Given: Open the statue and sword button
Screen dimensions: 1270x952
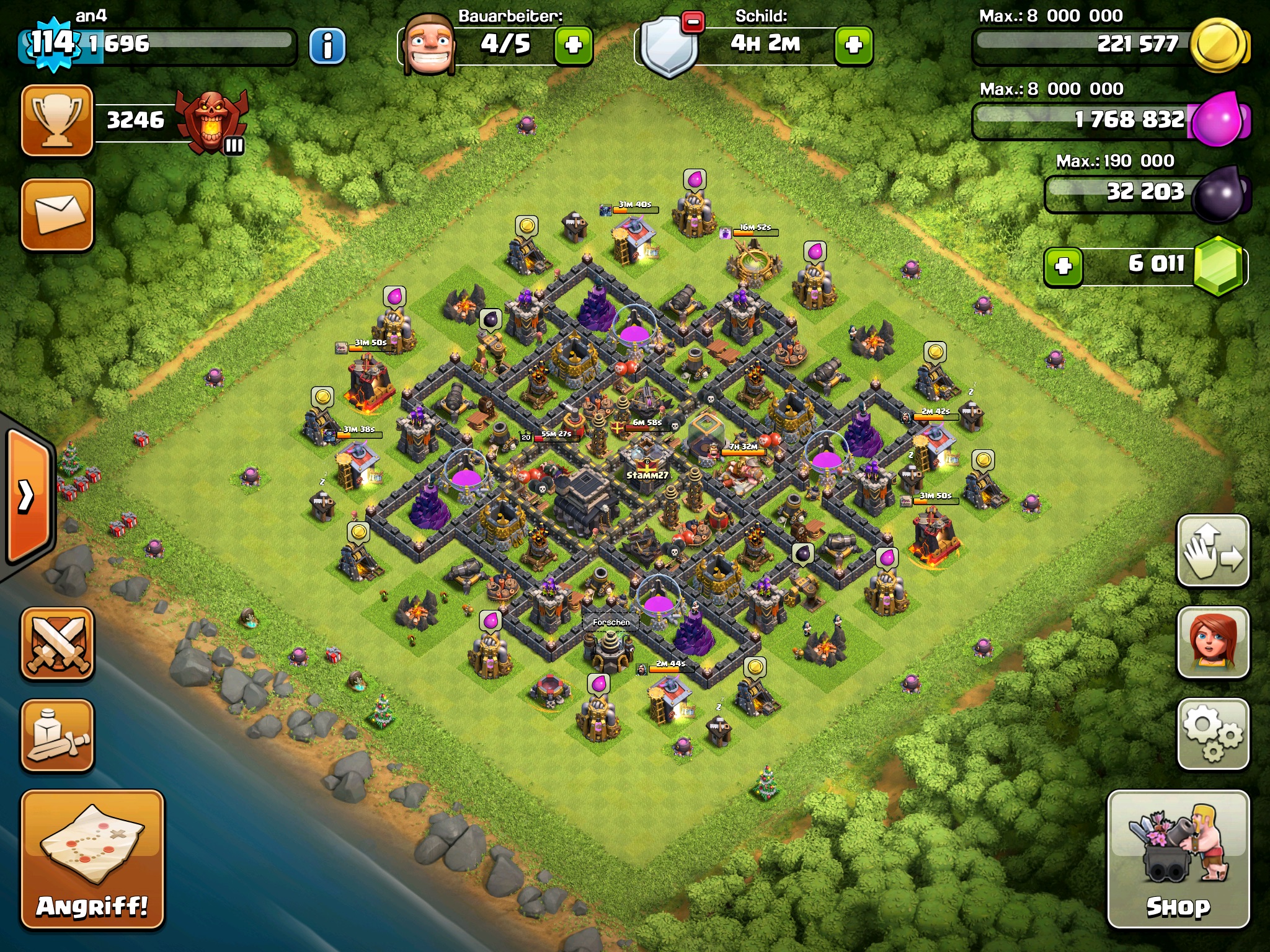Looking at the screenshot, I should coord(57,736).
